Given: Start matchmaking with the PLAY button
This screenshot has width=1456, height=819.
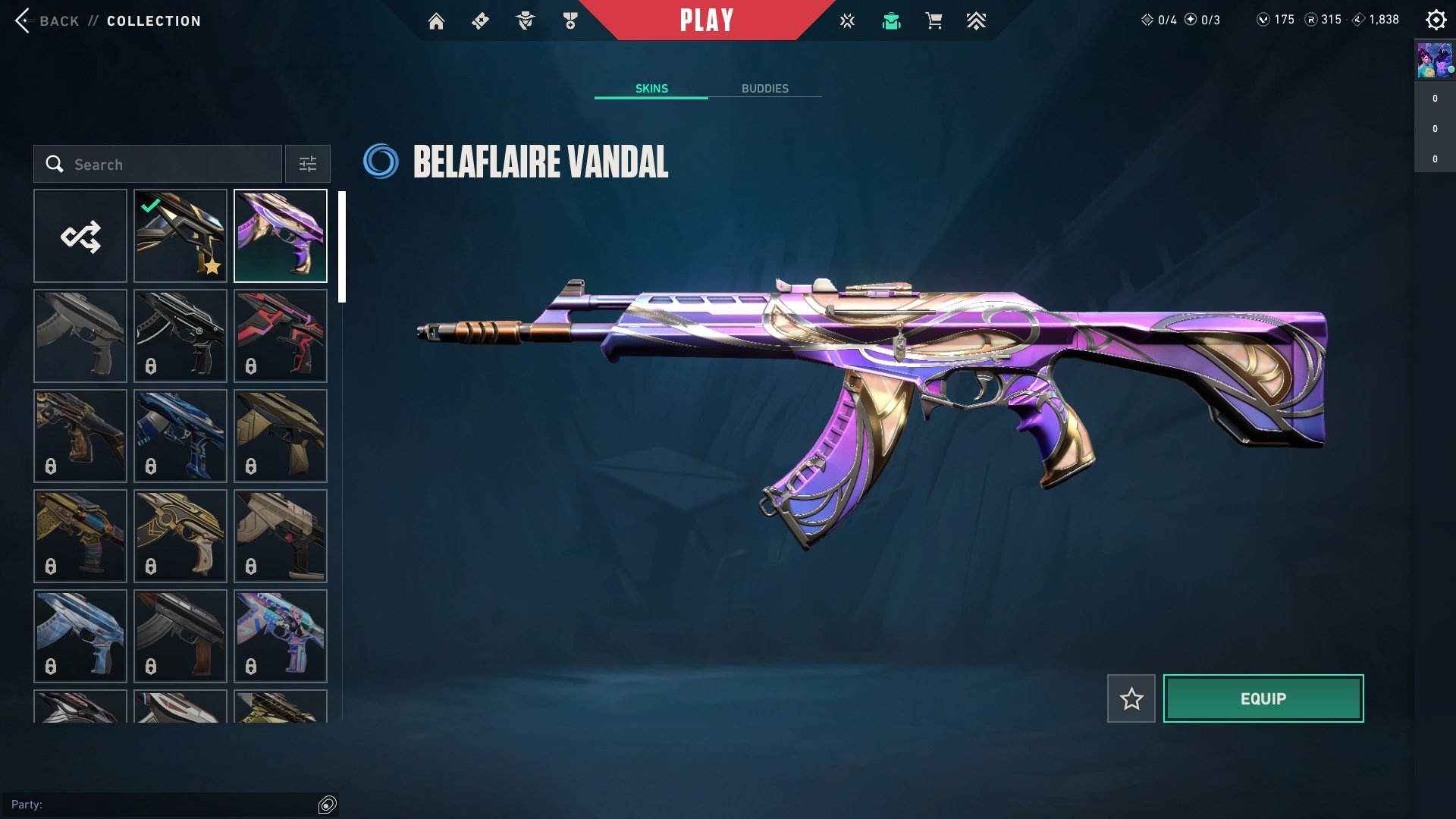Looking at the screenshot, I should pos(707,20).
